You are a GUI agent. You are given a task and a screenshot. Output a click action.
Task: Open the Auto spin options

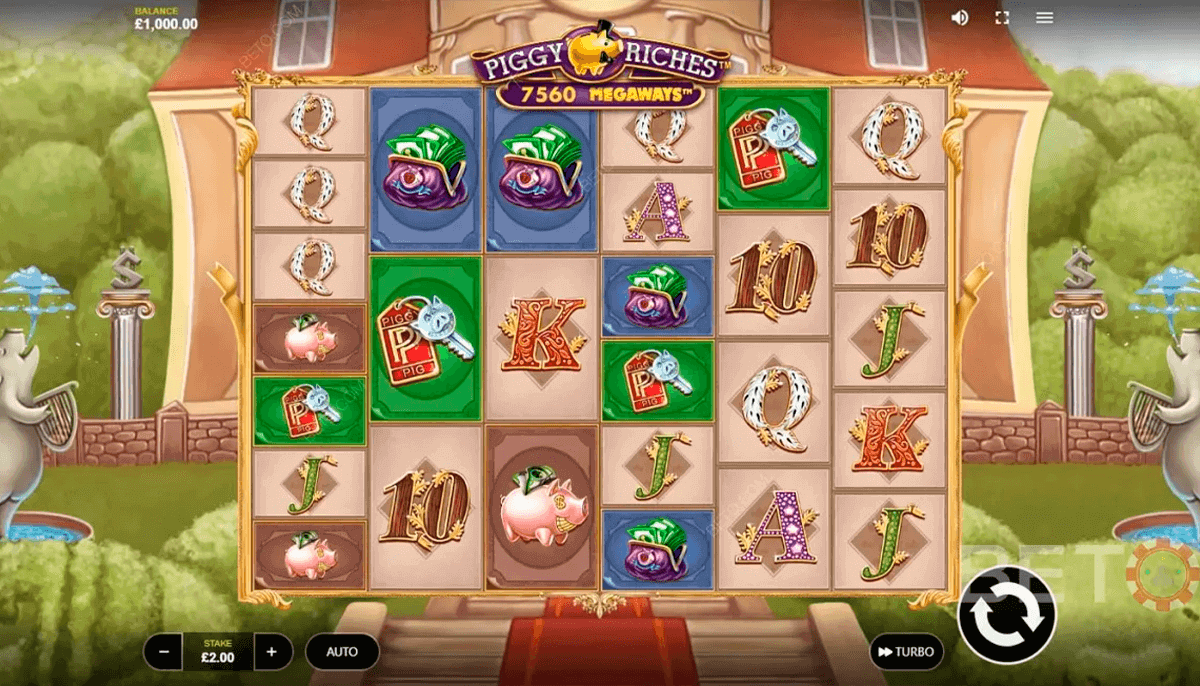[x=342, y=652]
